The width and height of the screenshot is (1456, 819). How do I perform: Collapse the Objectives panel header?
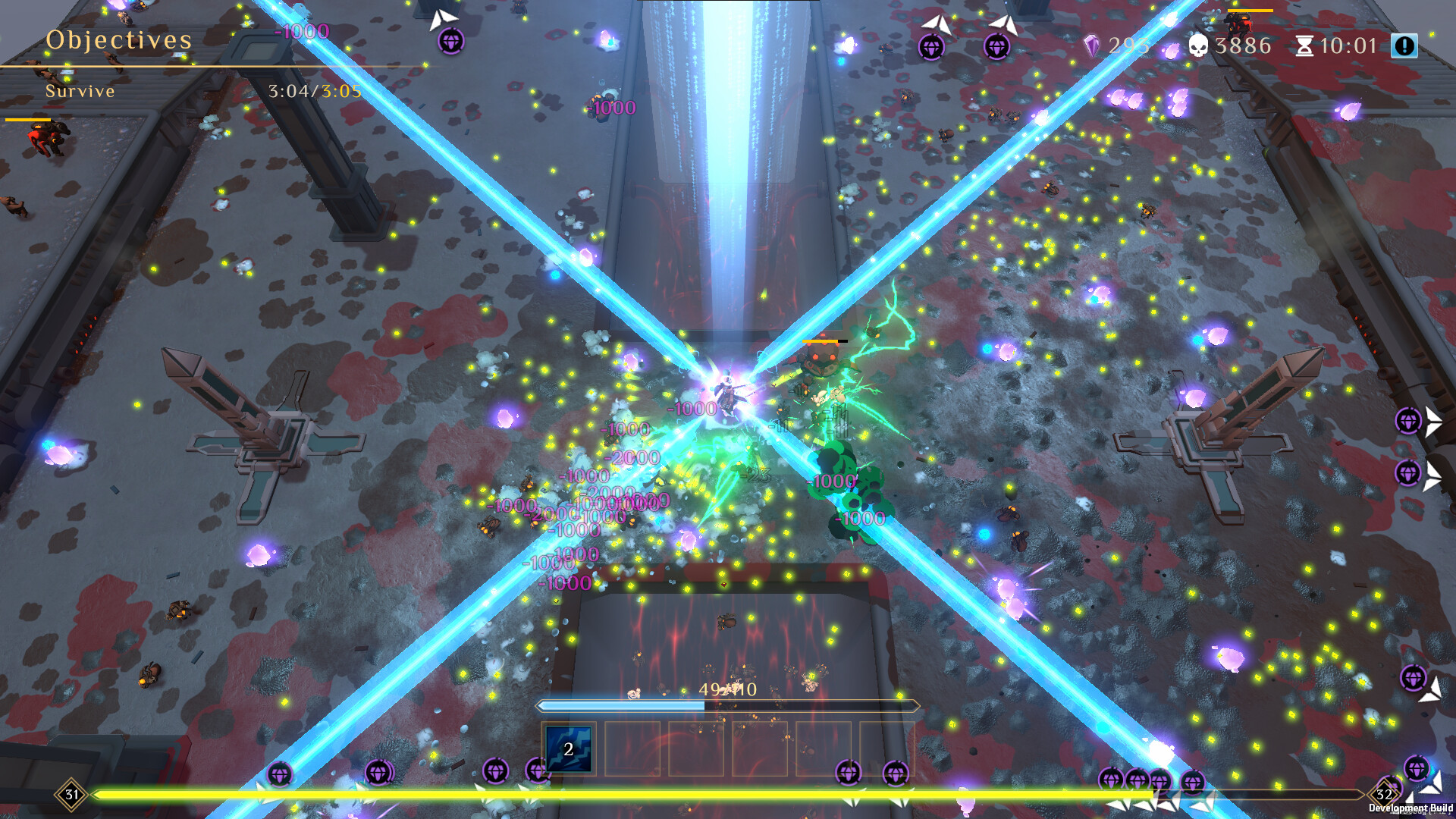[118, 40]
